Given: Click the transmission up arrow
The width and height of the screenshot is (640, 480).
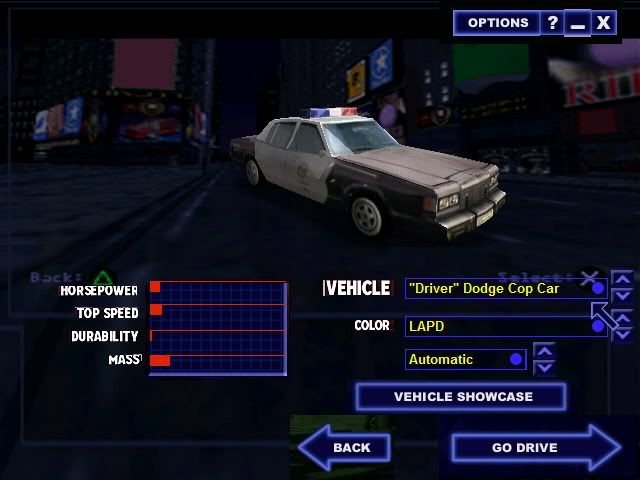Looking at the screenshot, I should 544,350.
